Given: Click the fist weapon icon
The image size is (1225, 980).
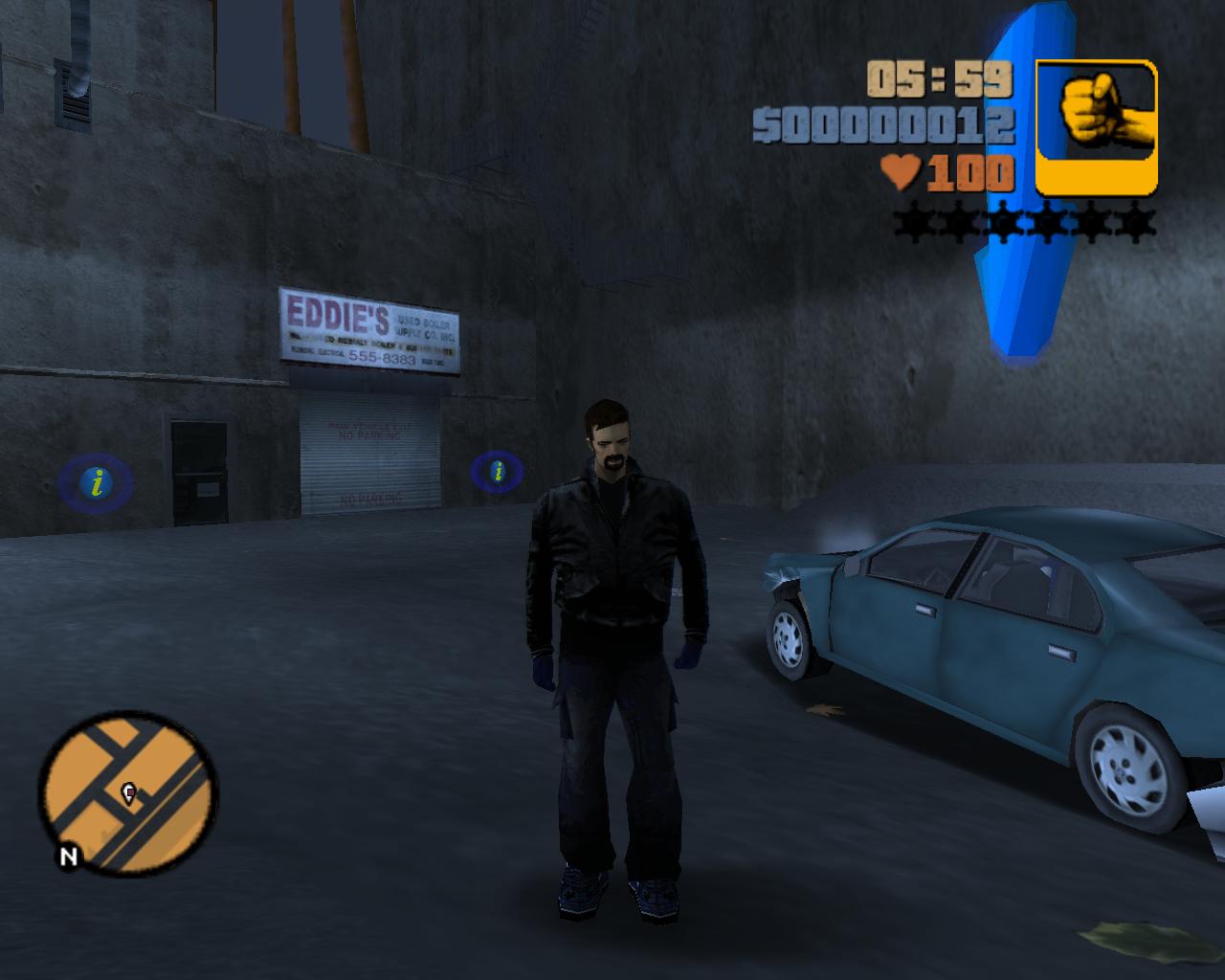Looking at the screenshot, I should click(1097, 125).
